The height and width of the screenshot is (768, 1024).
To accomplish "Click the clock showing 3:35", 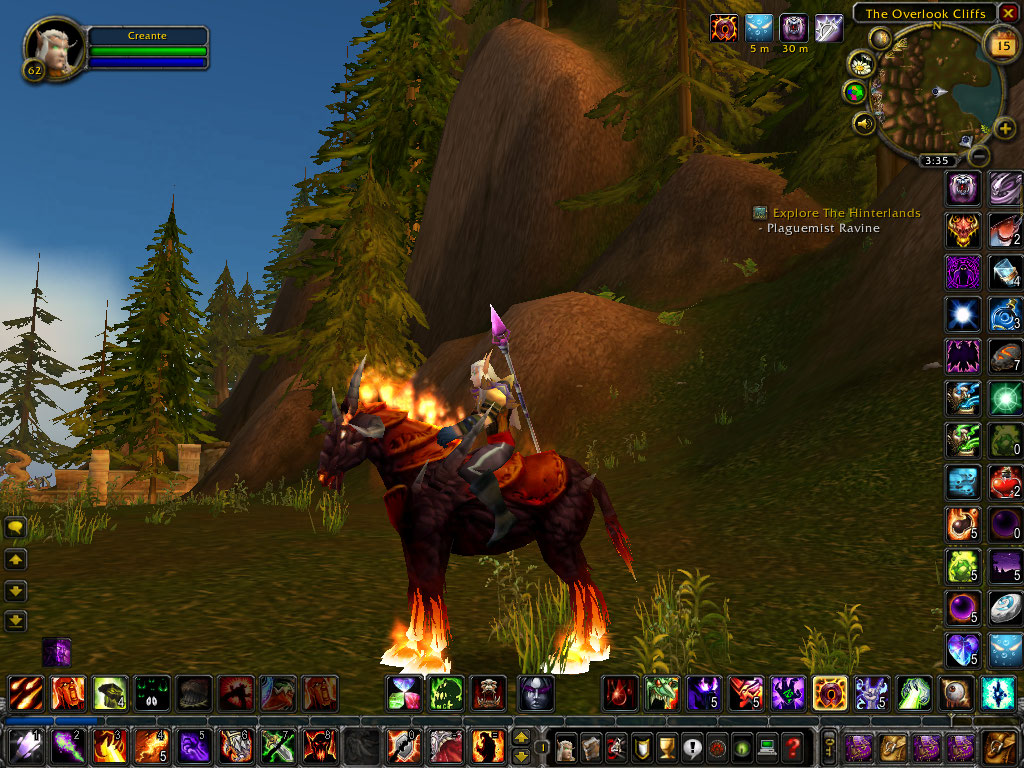I will tap(937, 160).
